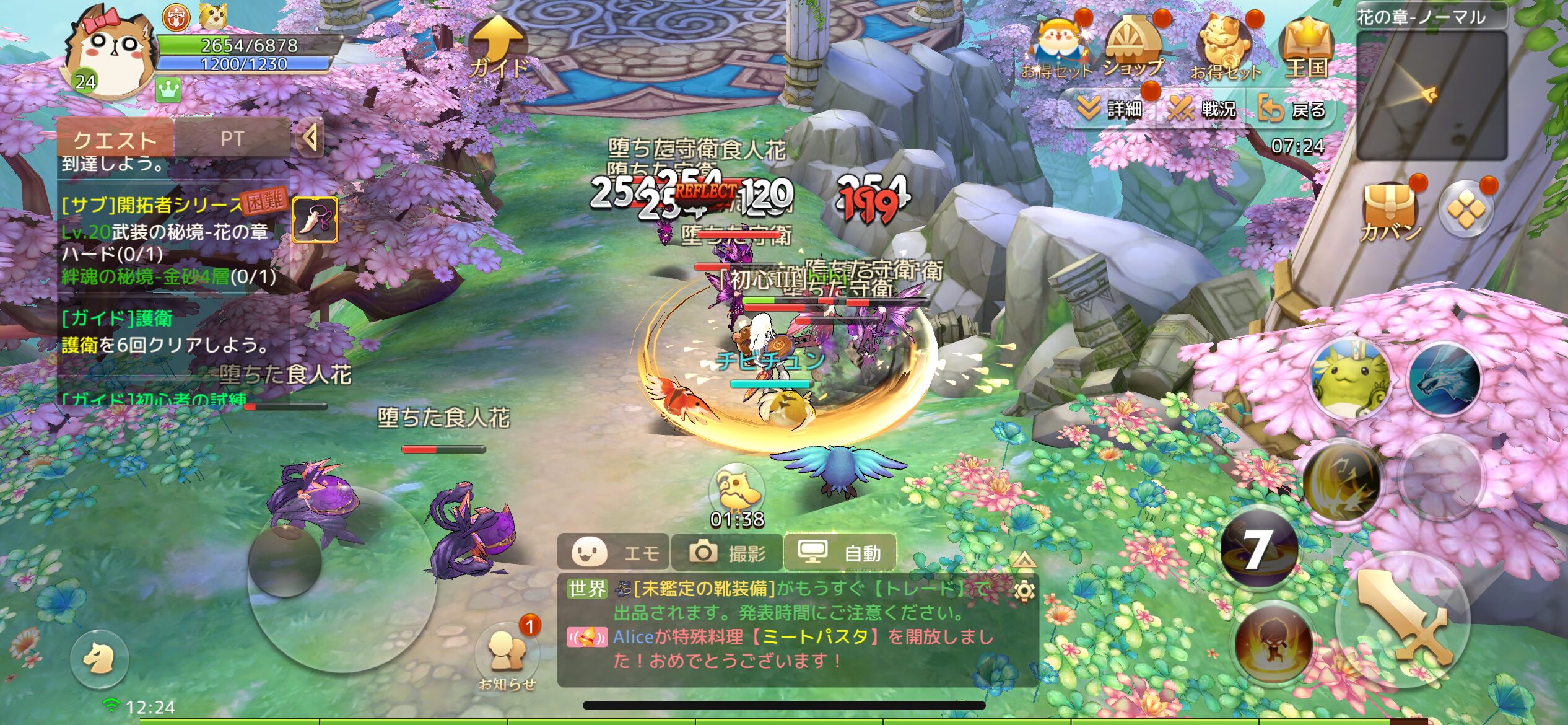Open the ガイド guide arrow
This screenshot has height=725, width=1568.
click(x=499, y=48)
